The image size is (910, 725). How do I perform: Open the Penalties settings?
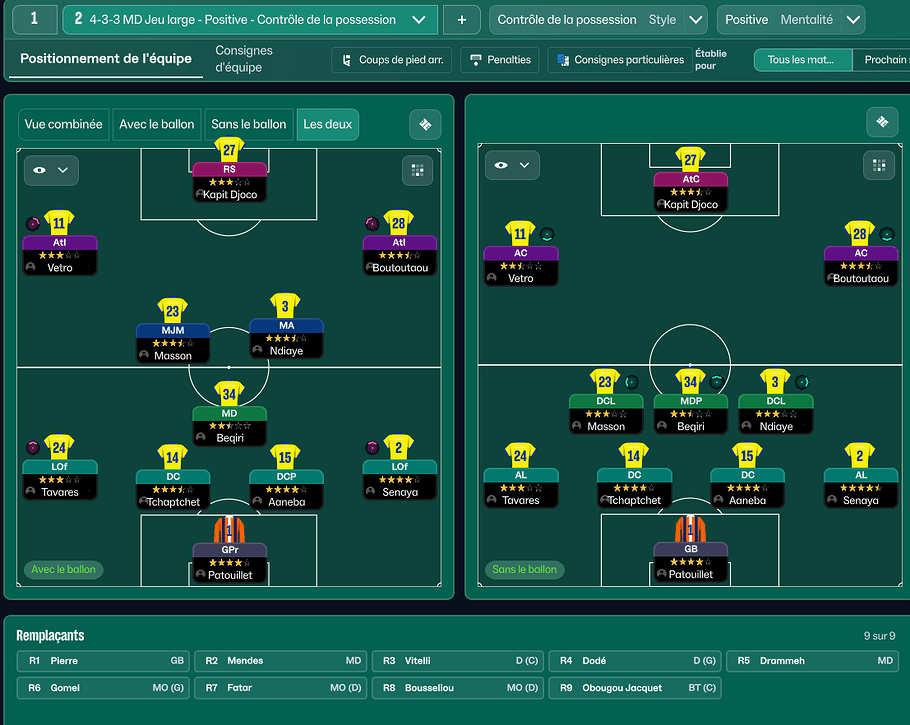pyautogui.click(x=500, y=60)
